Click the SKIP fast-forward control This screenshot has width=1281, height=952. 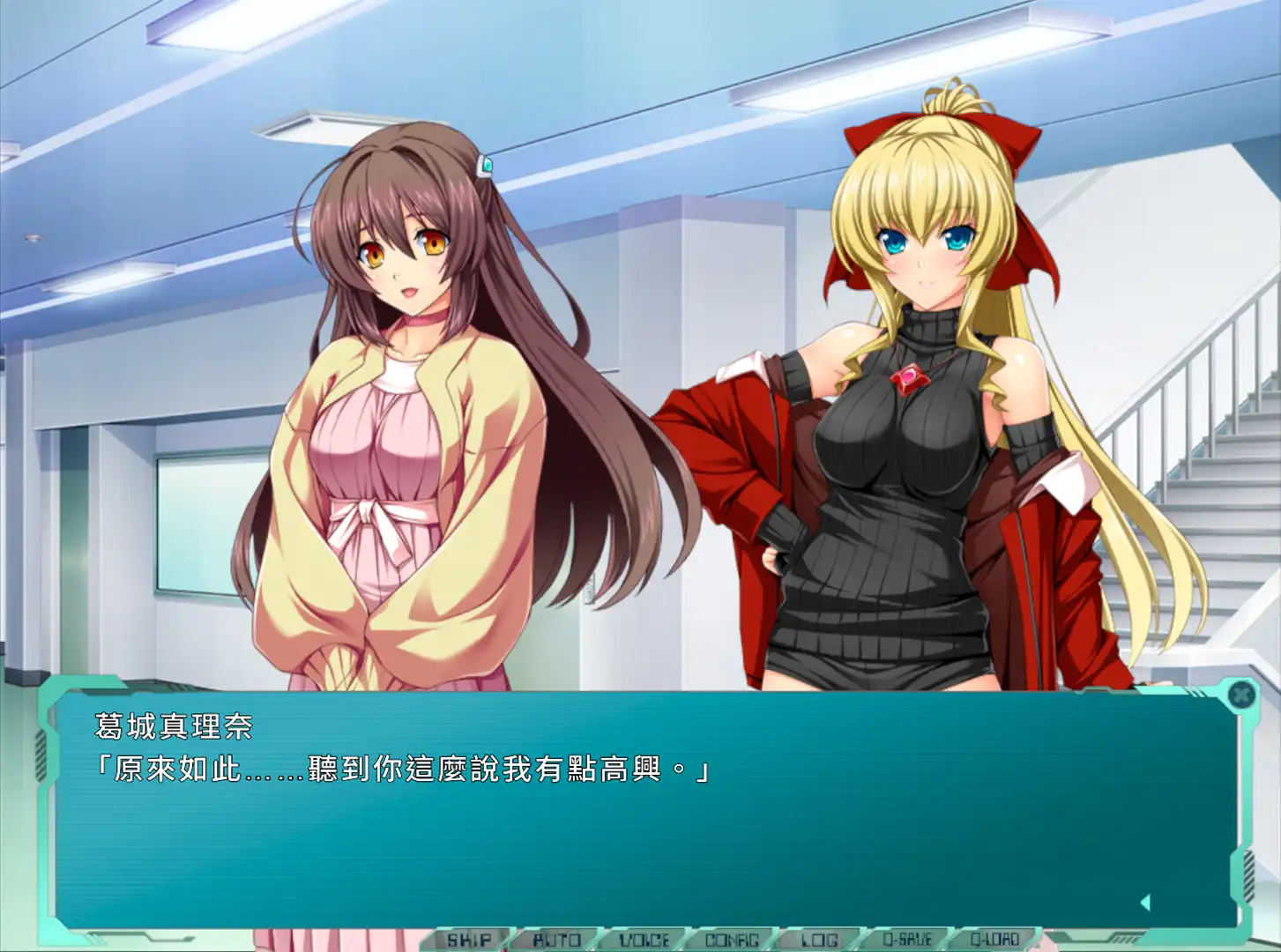pyautogui.click(x=472, y=939)
